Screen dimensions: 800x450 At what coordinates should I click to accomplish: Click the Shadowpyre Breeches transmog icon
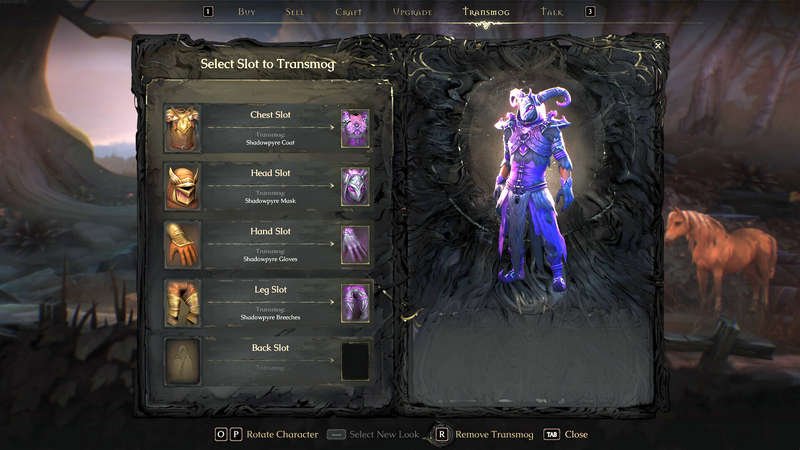click(355, 303)
